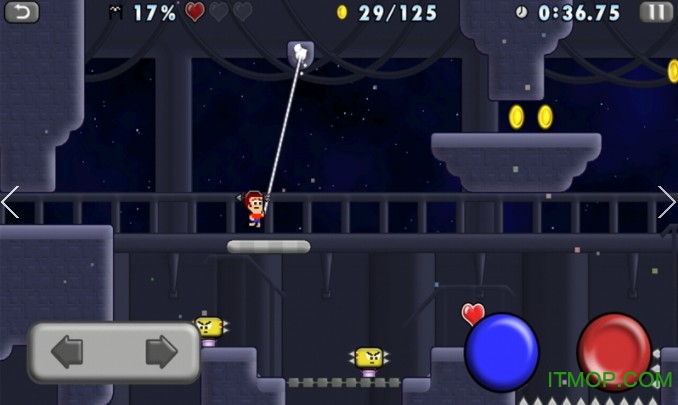Move left with the left arrow
This screenshot has width=678, height=405.
(x=68, y=352)
